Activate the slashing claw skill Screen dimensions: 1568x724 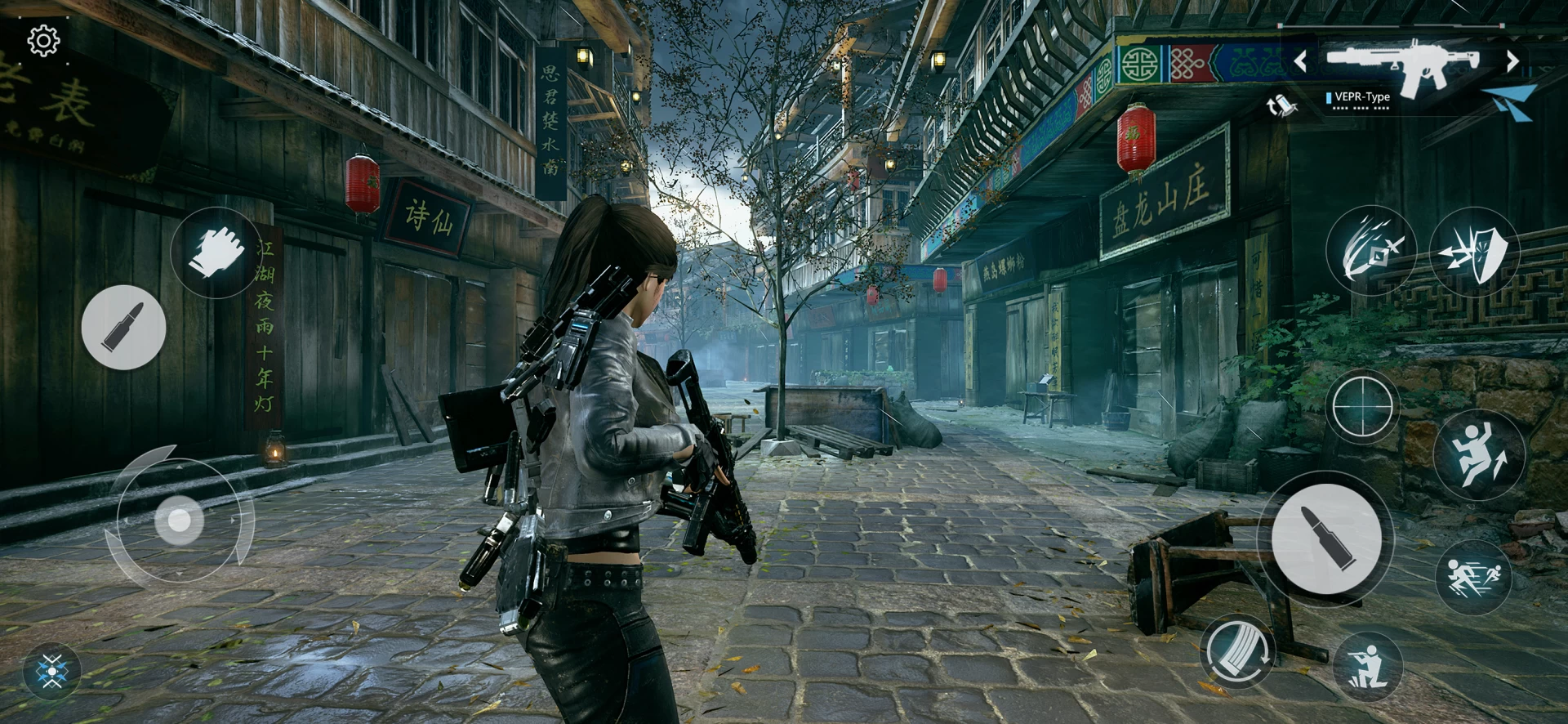(x=1371, y=249)
